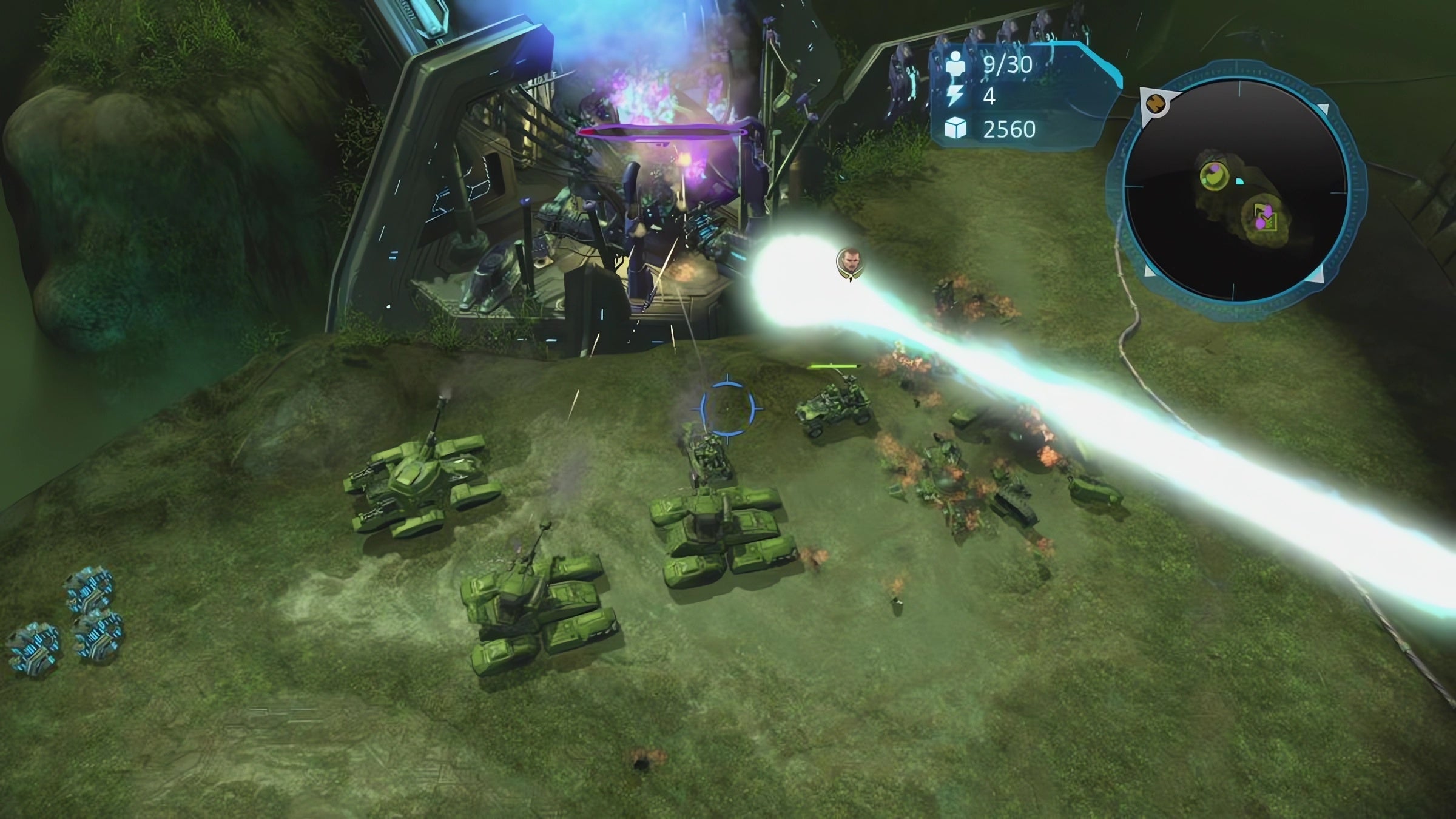This screenshot has height=819, width=1456.
Task: Jump to the square marker on minimap
Action: (x=1264, y=217)
